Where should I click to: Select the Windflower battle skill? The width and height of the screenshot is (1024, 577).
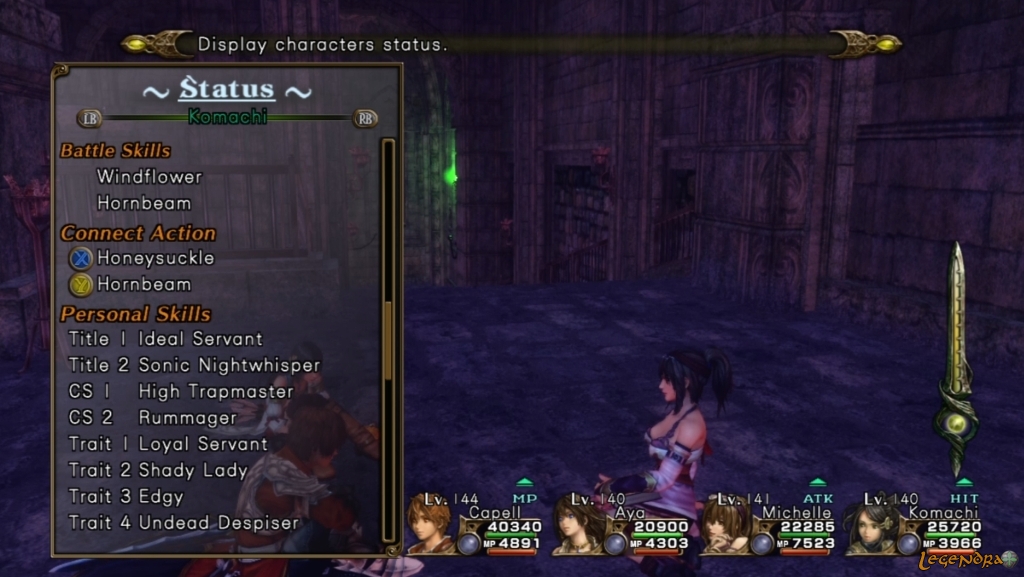coord(149,177)
